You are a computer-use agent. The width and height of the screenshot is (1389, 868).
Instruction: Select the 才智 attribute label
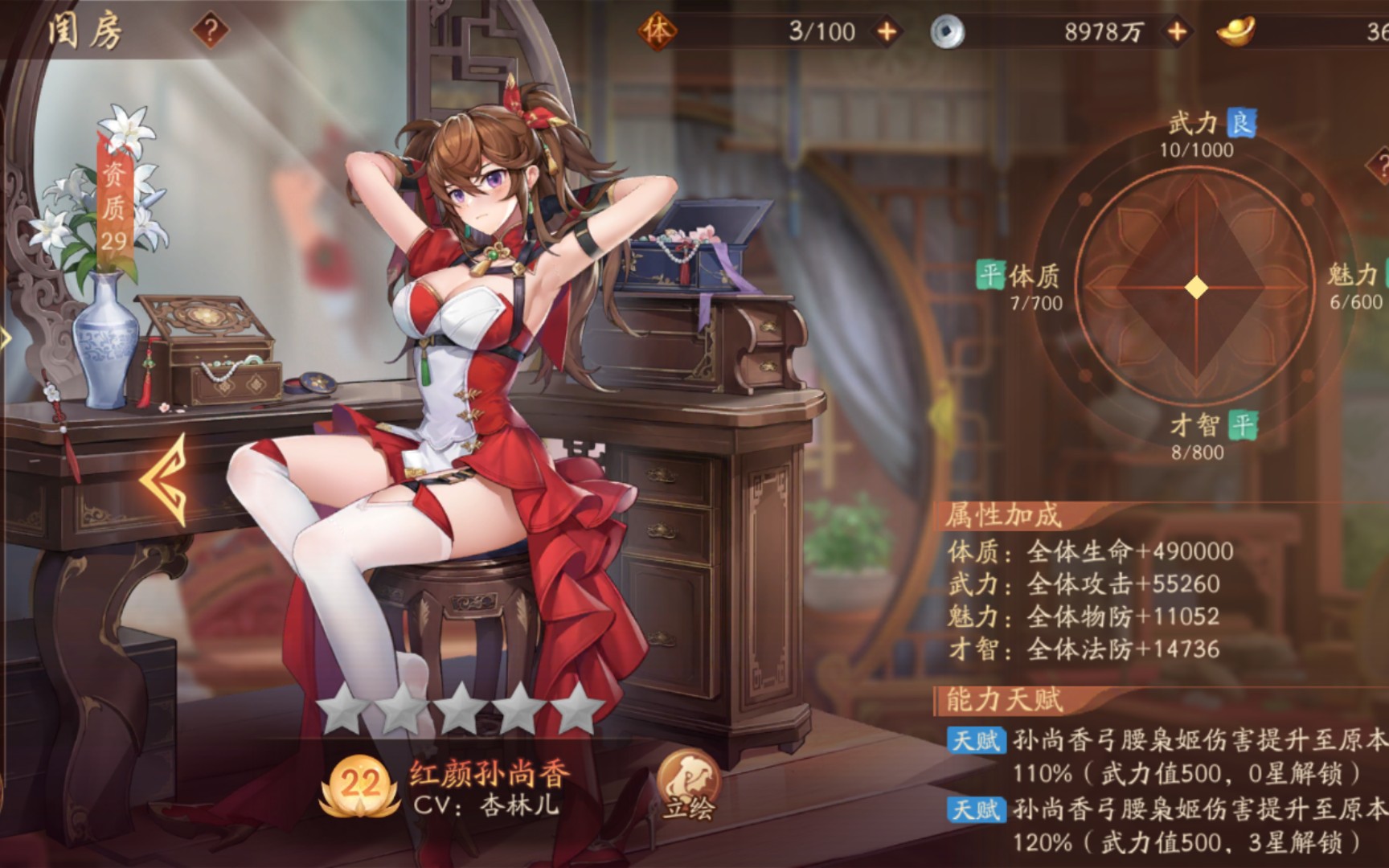1195,425
